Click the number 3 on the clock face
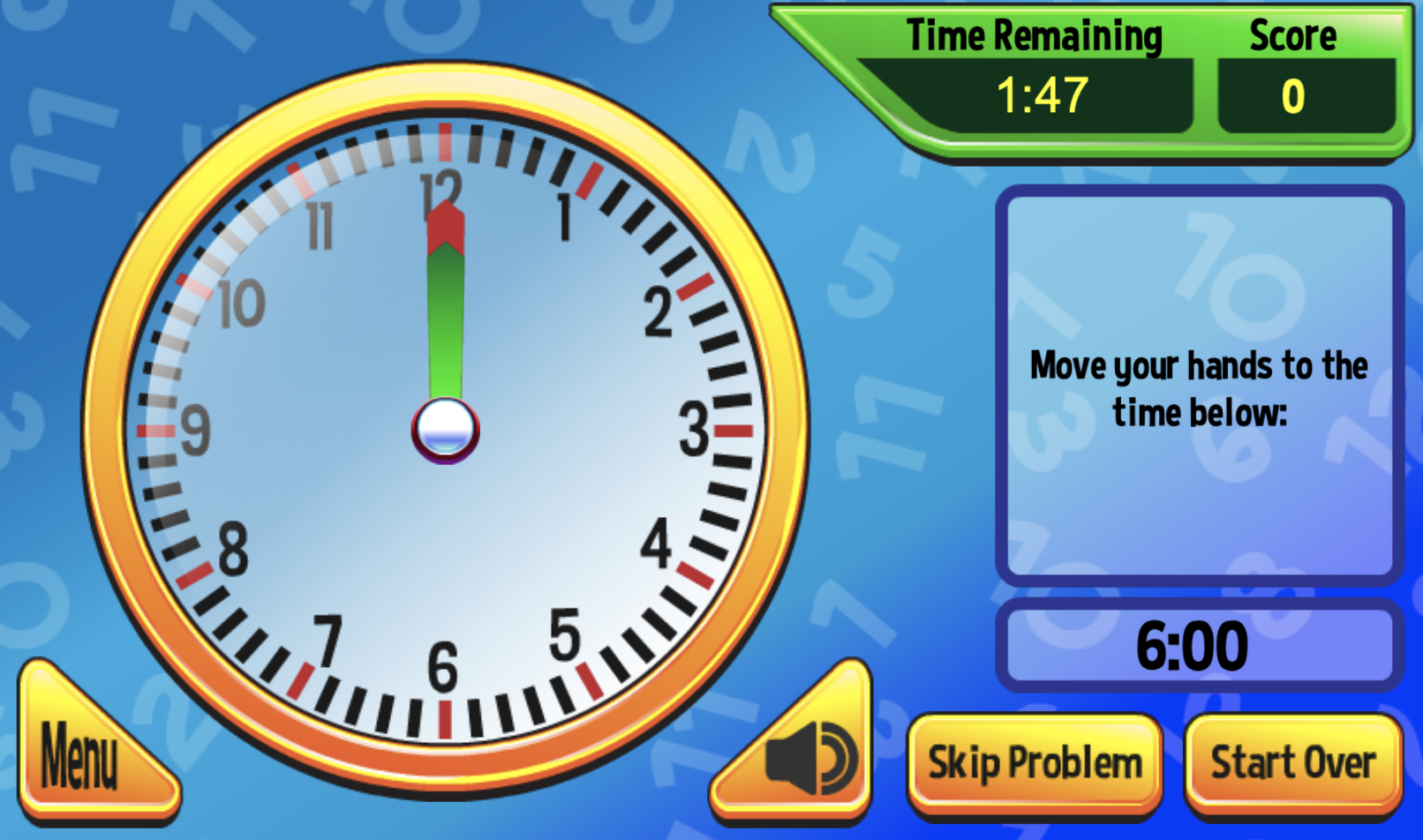 pyautogui.click(x=691, y=430)
